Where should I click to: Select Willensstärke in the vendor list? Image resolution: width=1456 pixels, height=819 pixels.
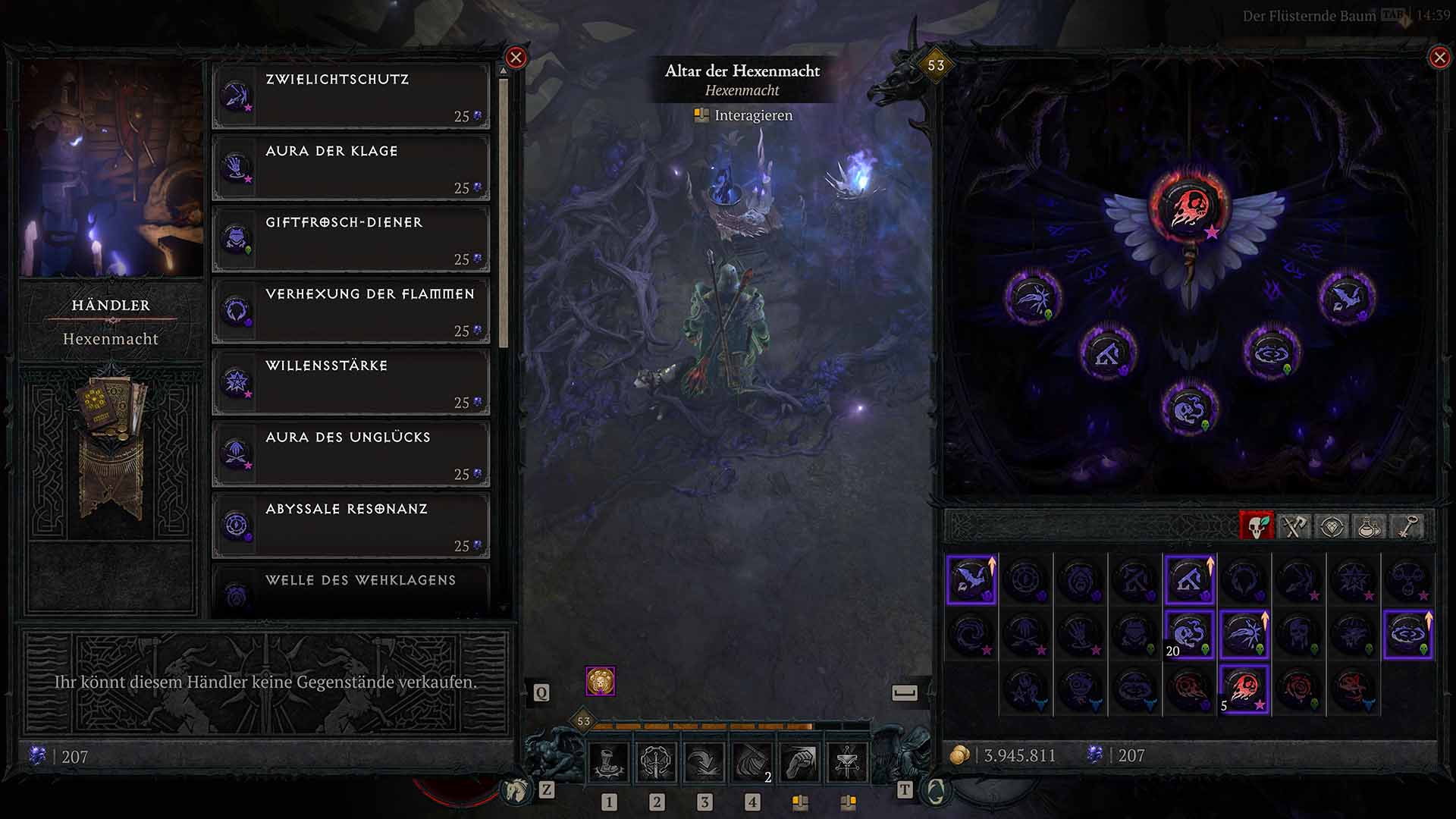tap(351, 381)
